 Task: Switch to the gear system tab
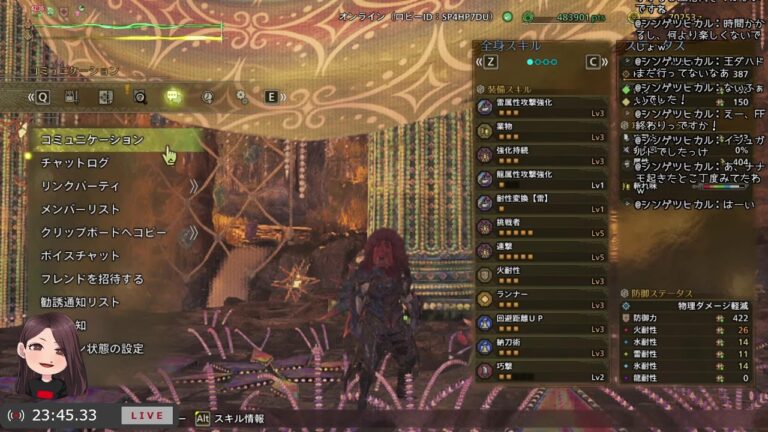click(x=241, y=97)
